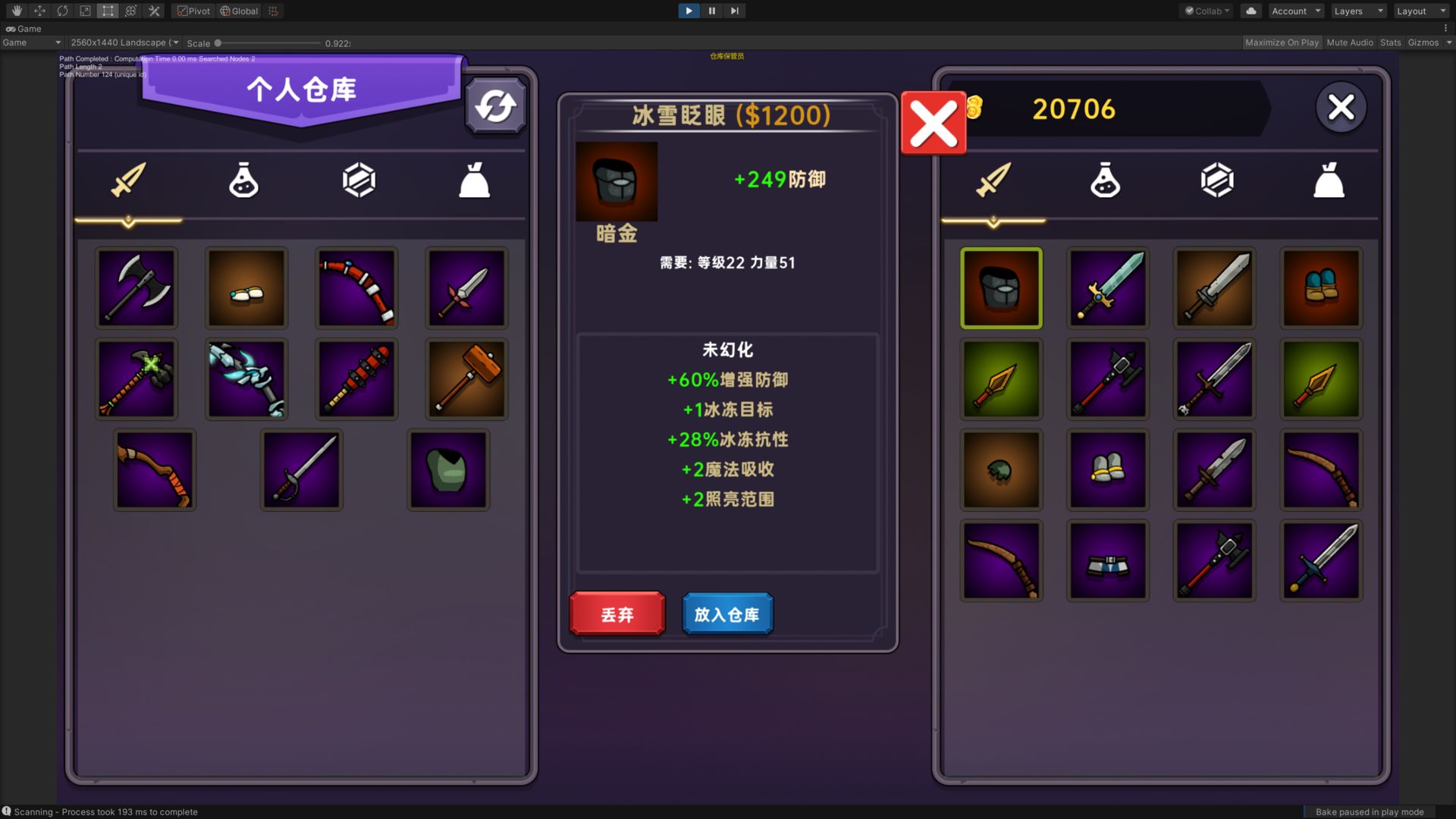Open the Layers dropdown
1456x819 pixels.
coord(1357,11)
